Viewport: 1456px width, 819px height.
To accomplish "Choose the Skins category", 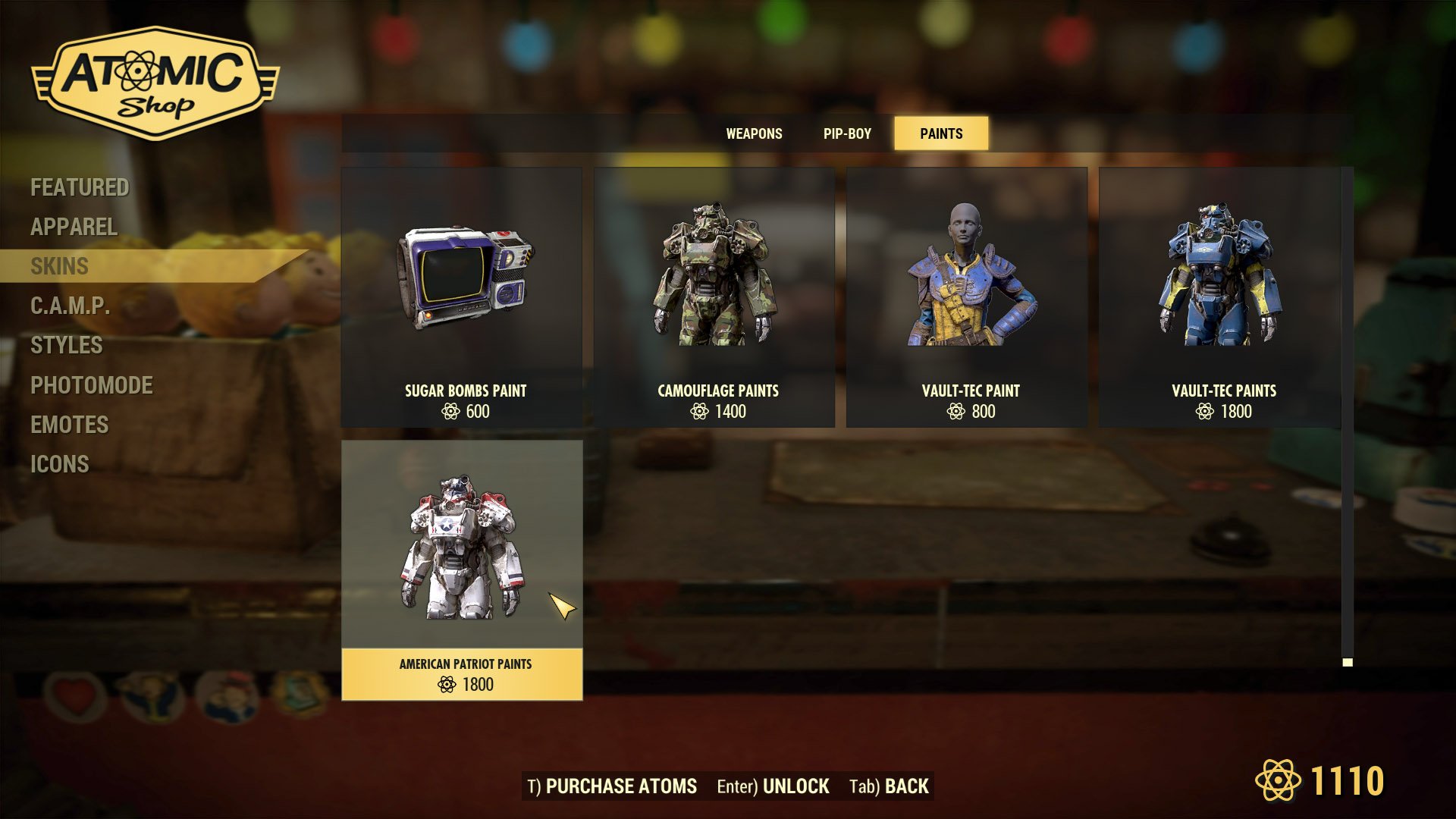I will (59, 266).
